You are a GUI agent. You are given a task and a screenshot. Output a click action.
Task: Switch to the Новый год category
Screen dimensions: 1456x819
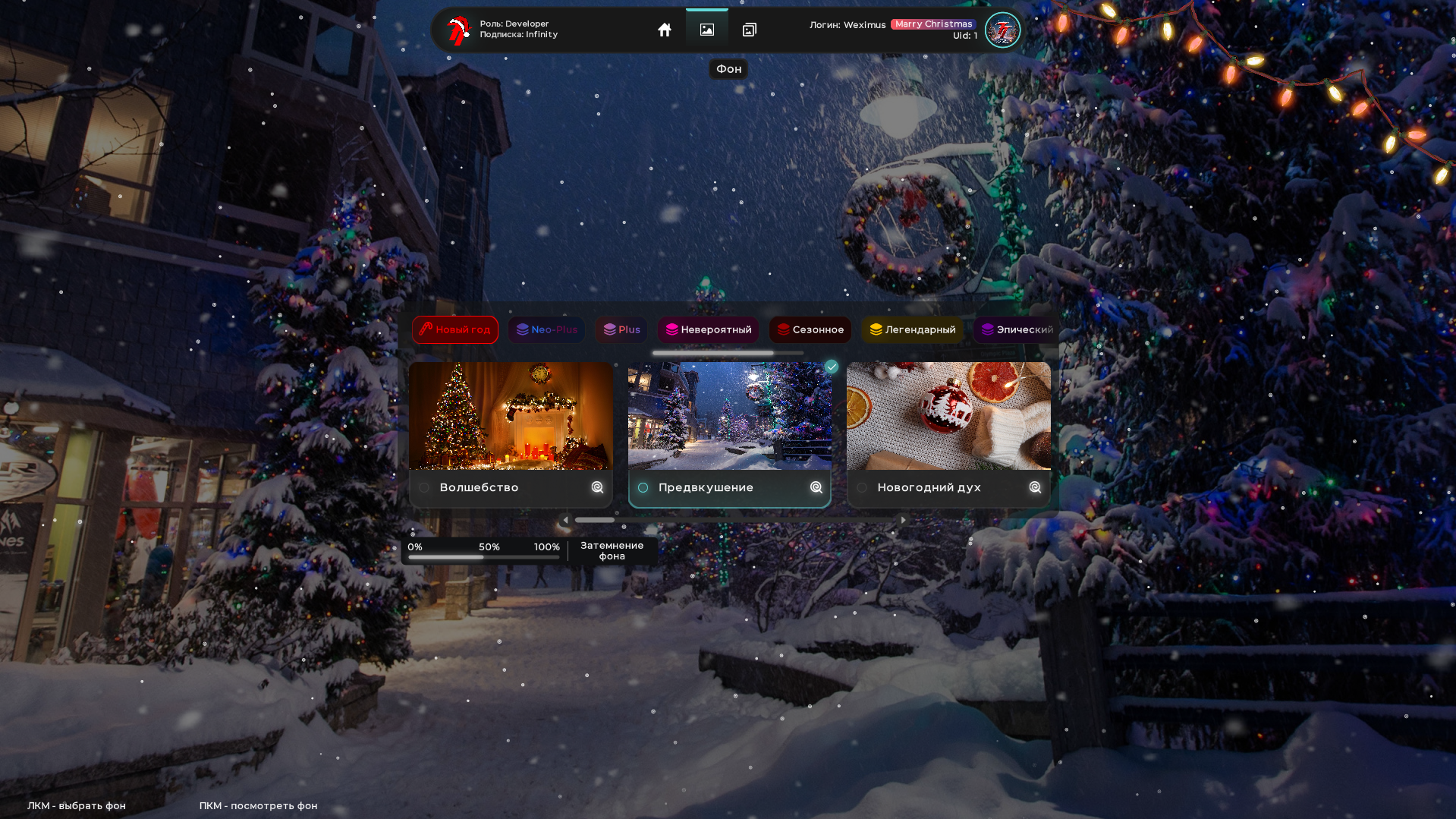(454, 329)
